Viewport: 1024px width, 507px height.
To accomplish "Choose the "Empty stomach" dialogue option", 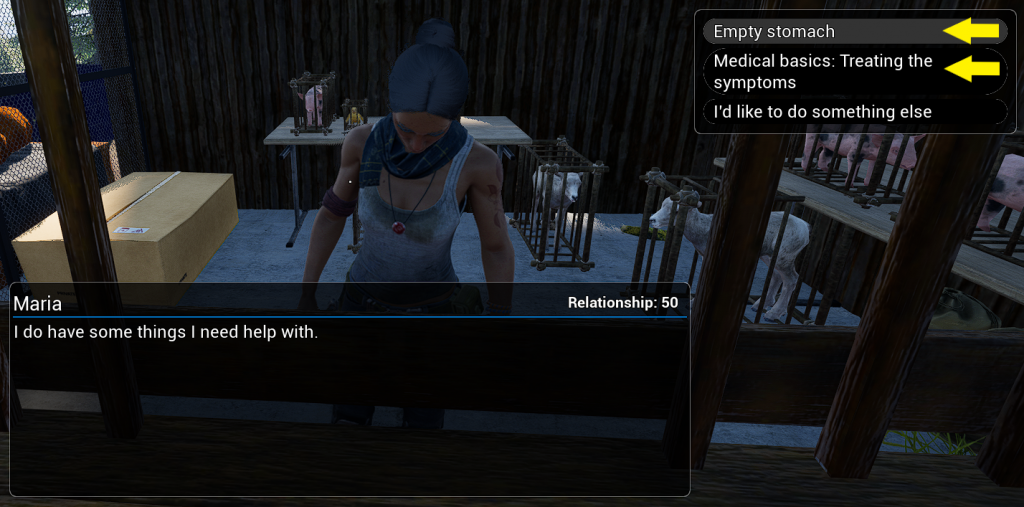I will point(774,32).
